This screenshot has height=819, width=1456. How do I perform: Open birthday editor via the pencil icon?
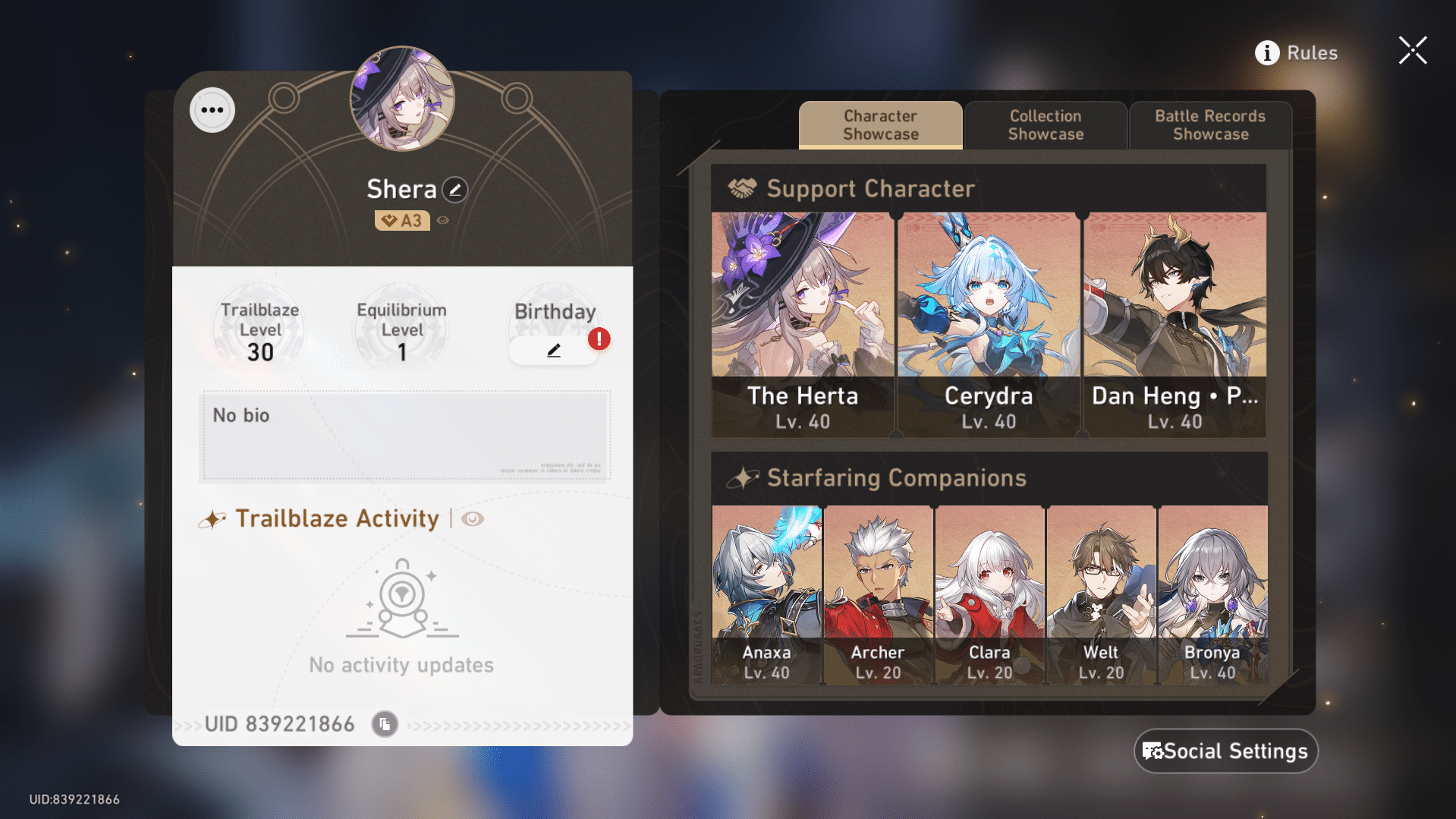point(555,350)
